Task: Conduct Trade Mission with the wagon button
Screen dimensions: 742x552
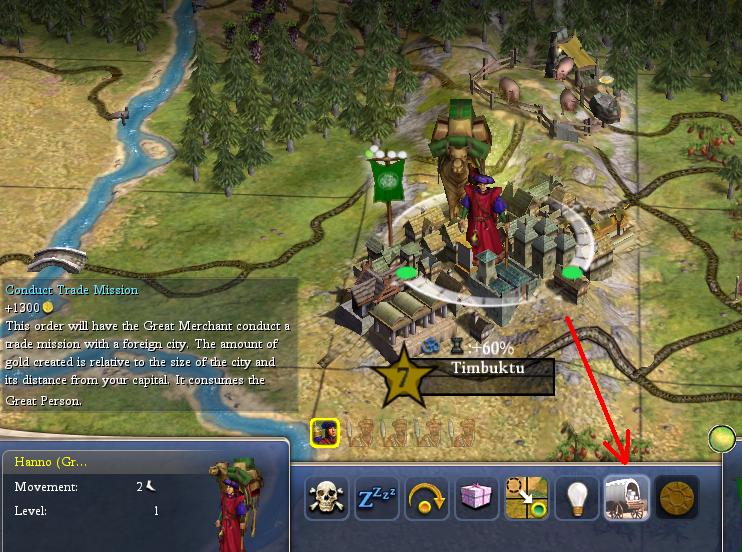Action: click(x=626, y=497)
